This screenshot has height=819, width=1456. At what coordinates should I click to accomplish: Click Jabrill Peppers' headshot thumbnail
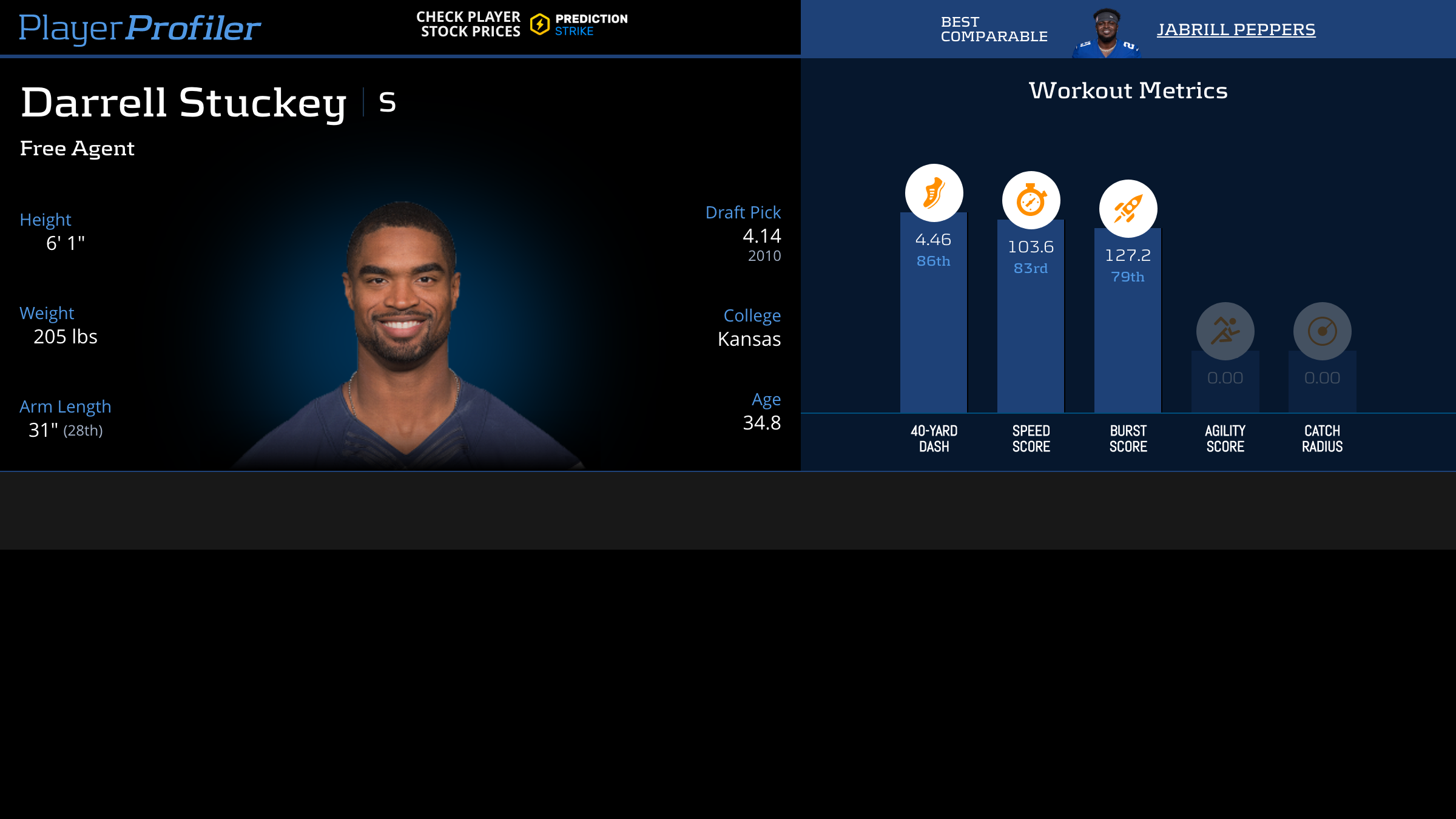tap(1107, 33)
